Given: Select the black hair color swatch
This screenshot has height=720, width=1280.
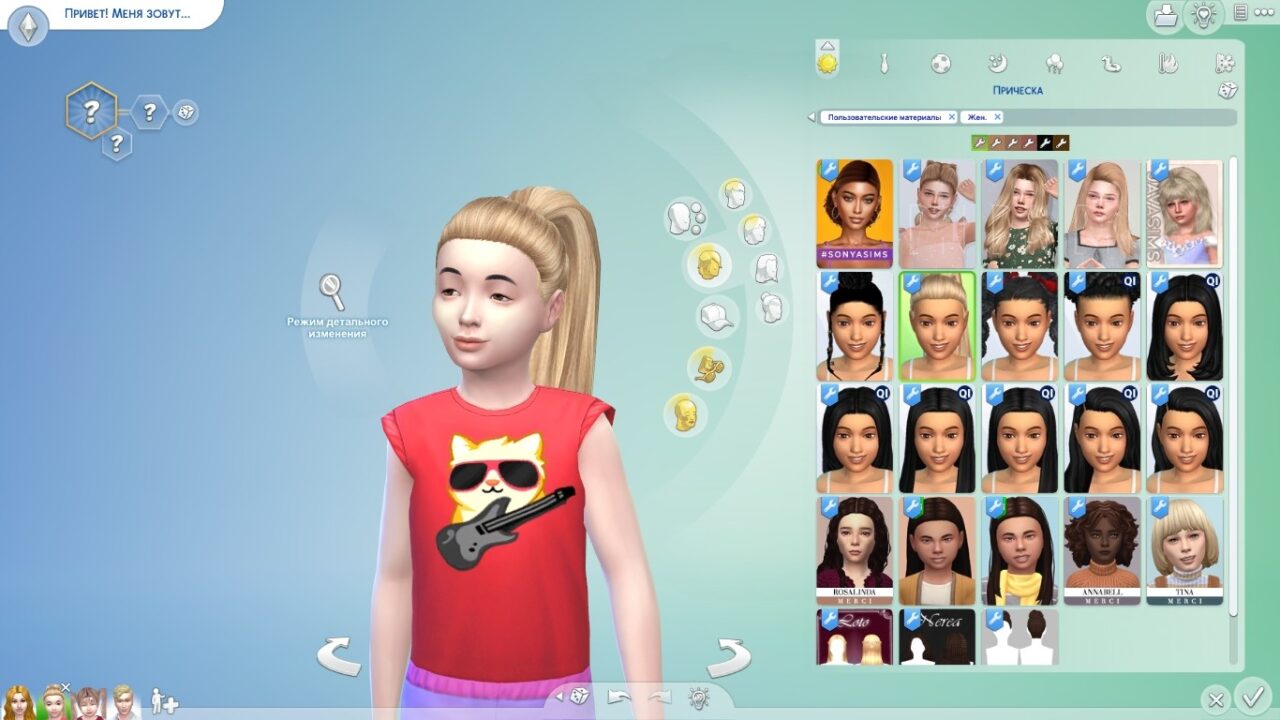Looking at the screenshot, I should (1045, 143).
